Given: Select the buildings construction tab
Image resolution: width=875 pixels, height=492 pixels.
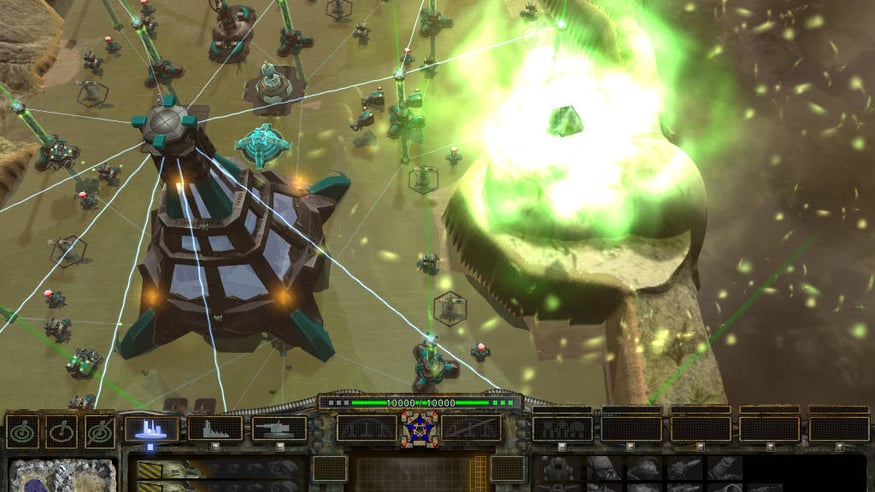Looking at the screenshot, I should (152, 429).
